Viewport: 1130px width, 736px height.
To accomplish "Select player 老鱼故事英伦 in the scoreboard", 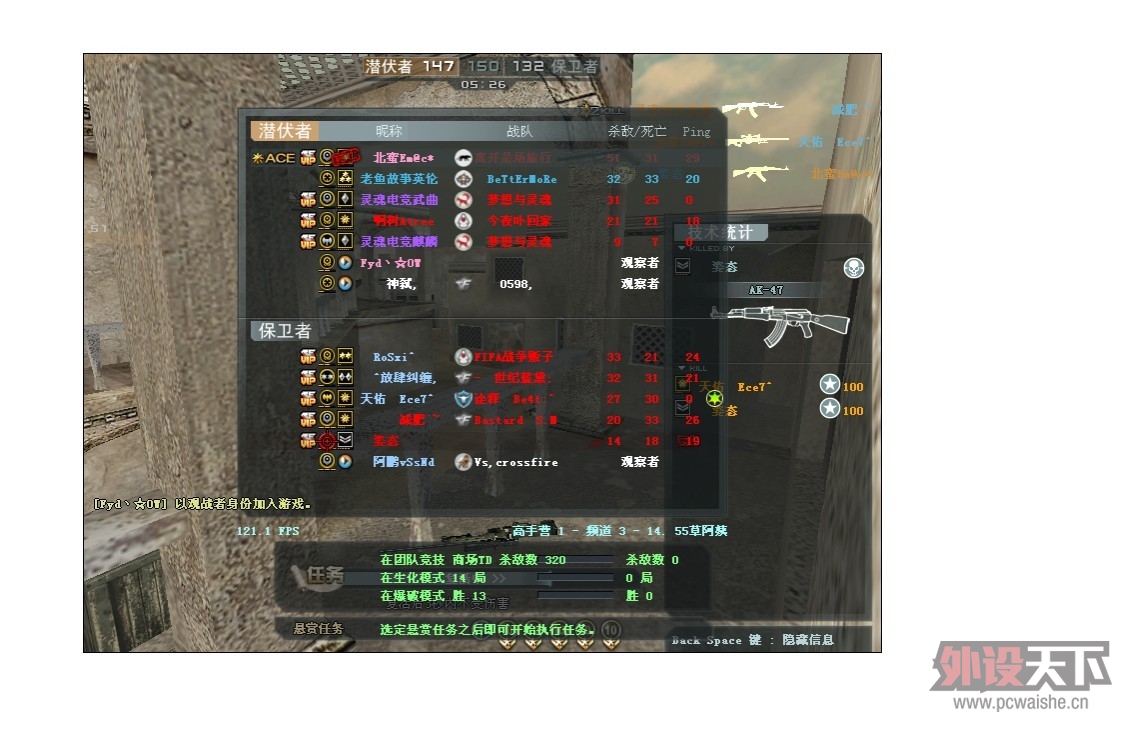I will (x=398, y=179).
